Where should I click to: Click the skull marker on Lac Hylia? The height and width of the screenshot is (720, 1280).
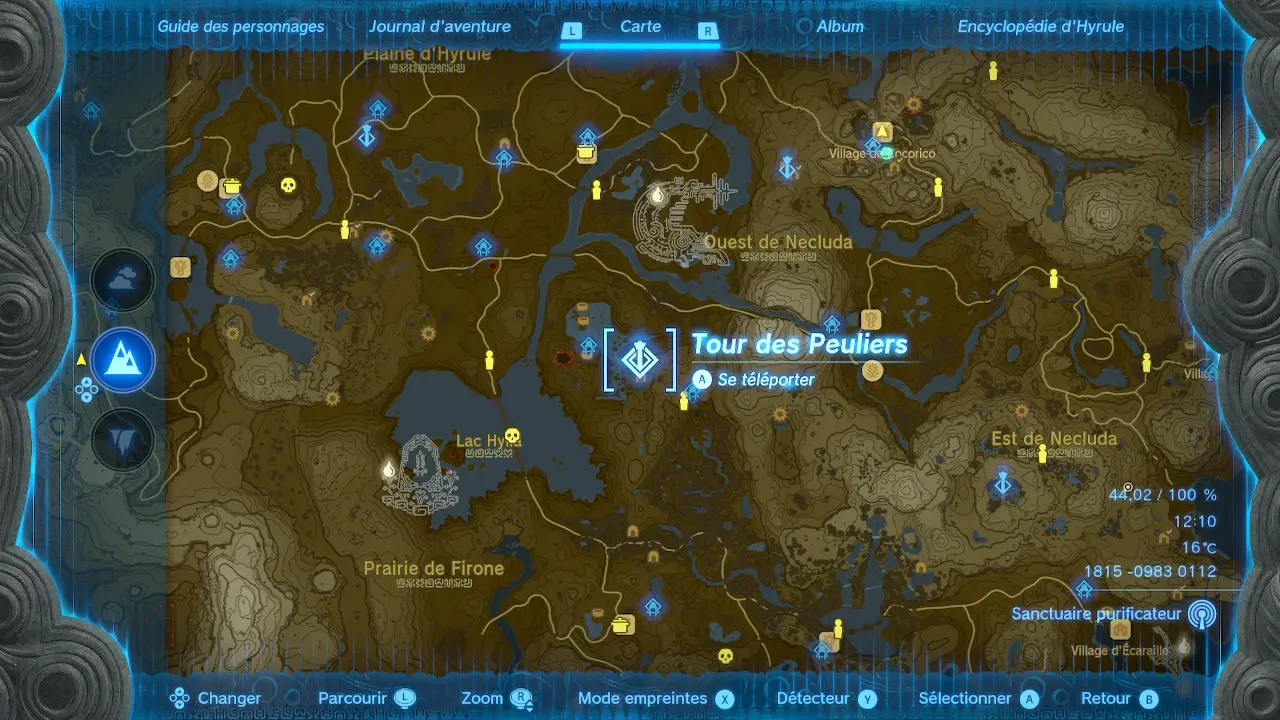tap(513, 436)
